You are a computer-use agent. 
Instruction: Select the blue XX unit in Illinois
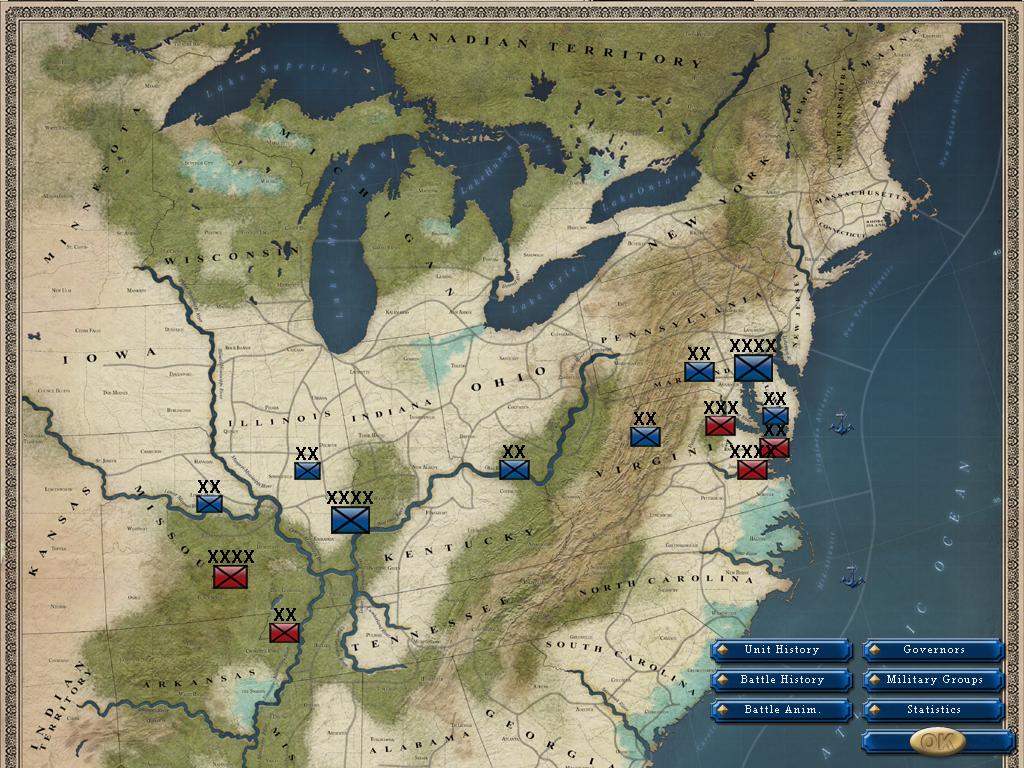coord(307,470)
